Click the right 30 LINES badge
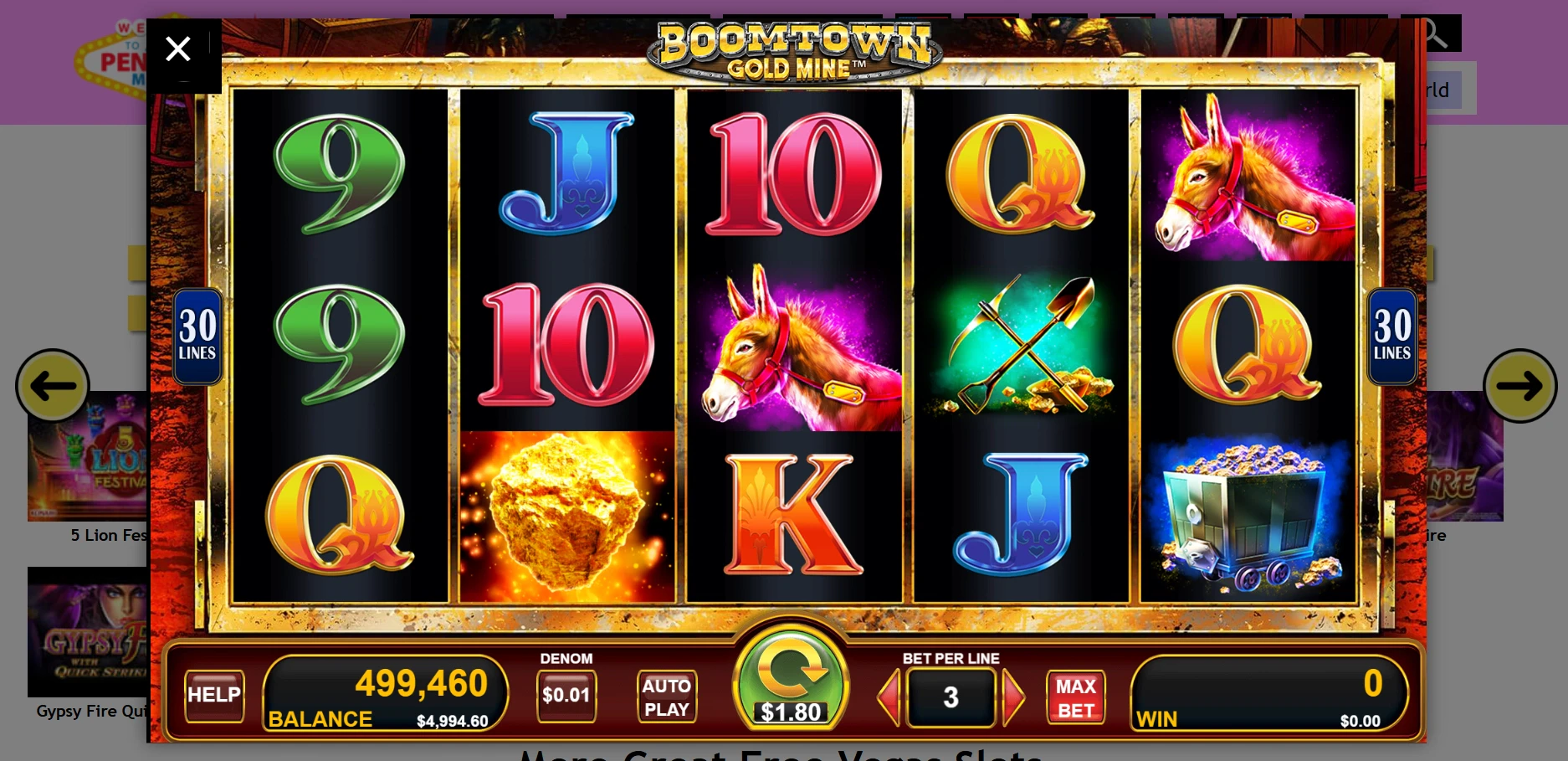 (x=1391, y=337)
